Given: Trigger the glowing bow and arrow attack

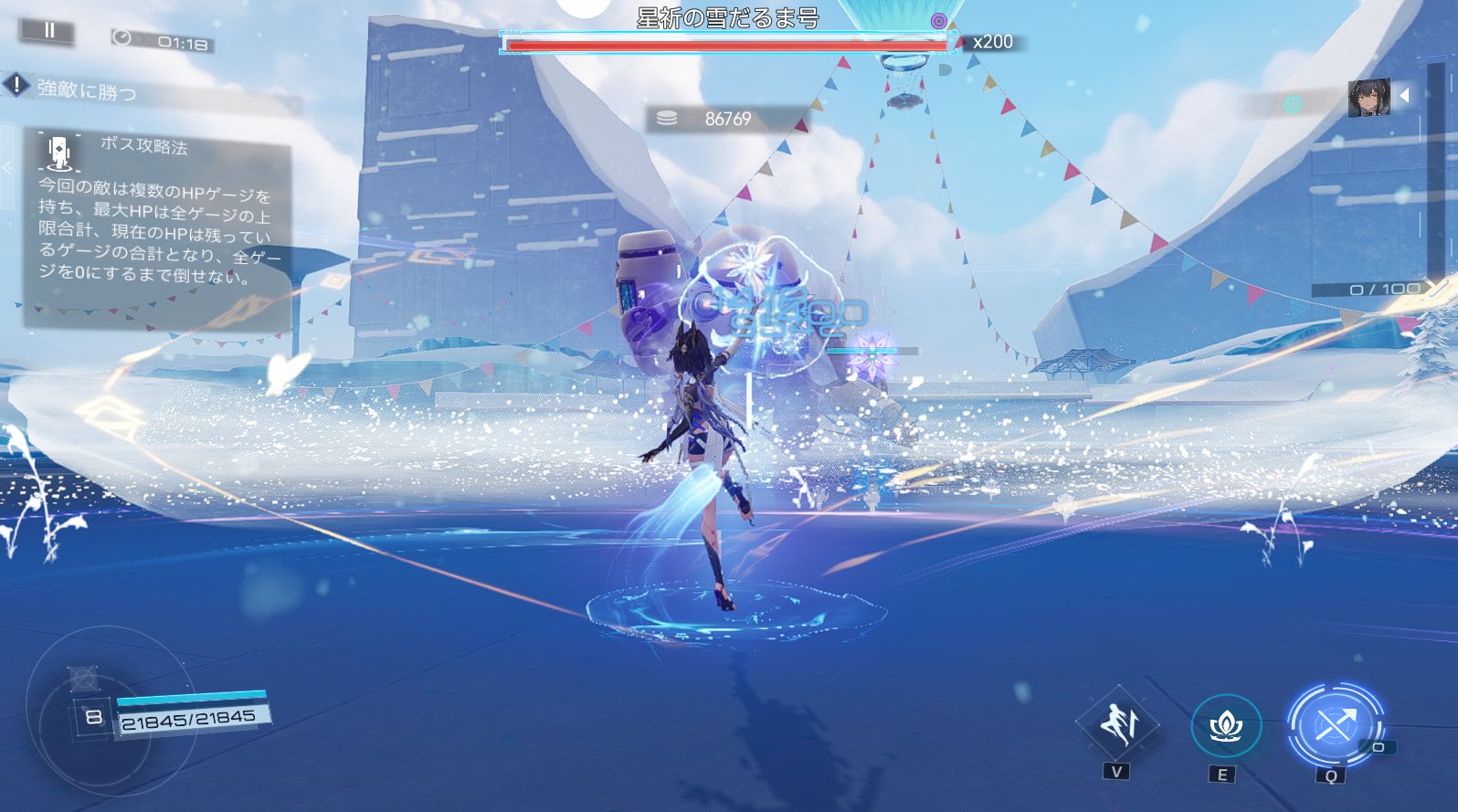Looking at the screenshot, I should (1333, 726).
